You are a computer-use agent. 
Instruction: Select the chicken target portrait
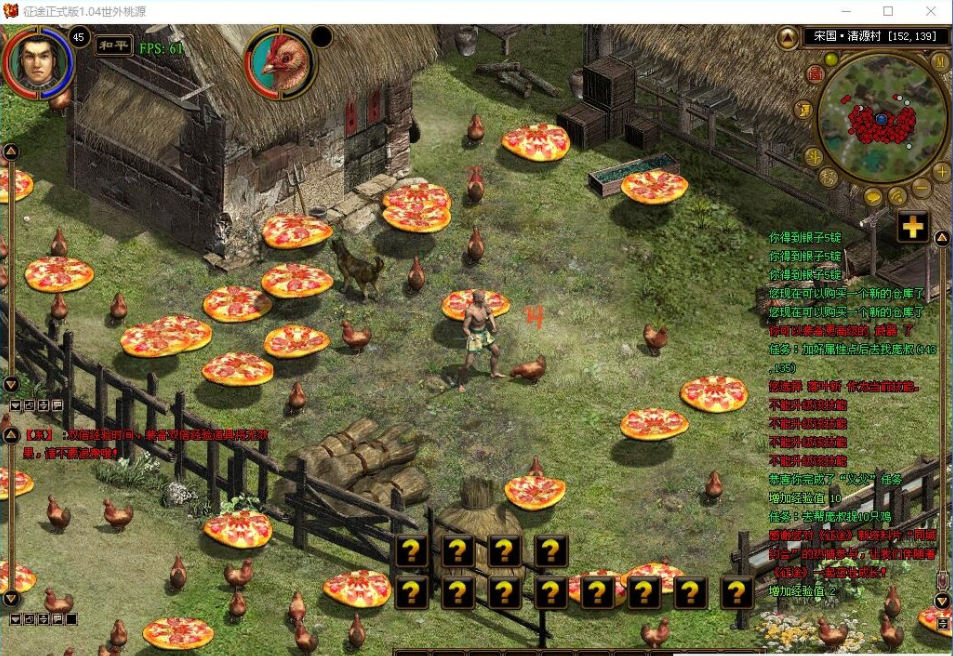coord(281,62)
